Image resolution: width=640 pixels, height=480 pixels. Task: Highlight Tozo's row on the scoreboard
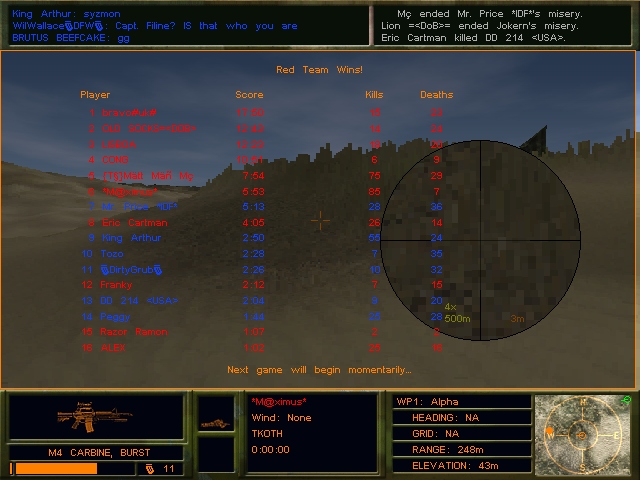tap(115, 254)
